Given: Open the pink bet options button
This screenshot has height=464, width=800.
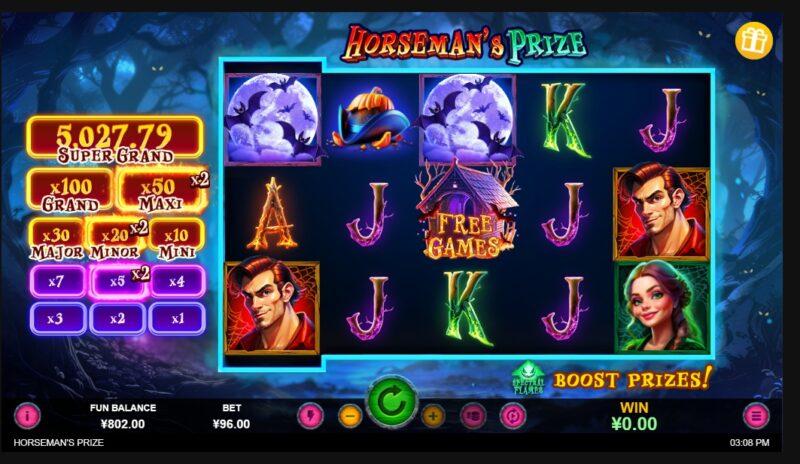Looking at the screenshot, I should tap(472, 415).
